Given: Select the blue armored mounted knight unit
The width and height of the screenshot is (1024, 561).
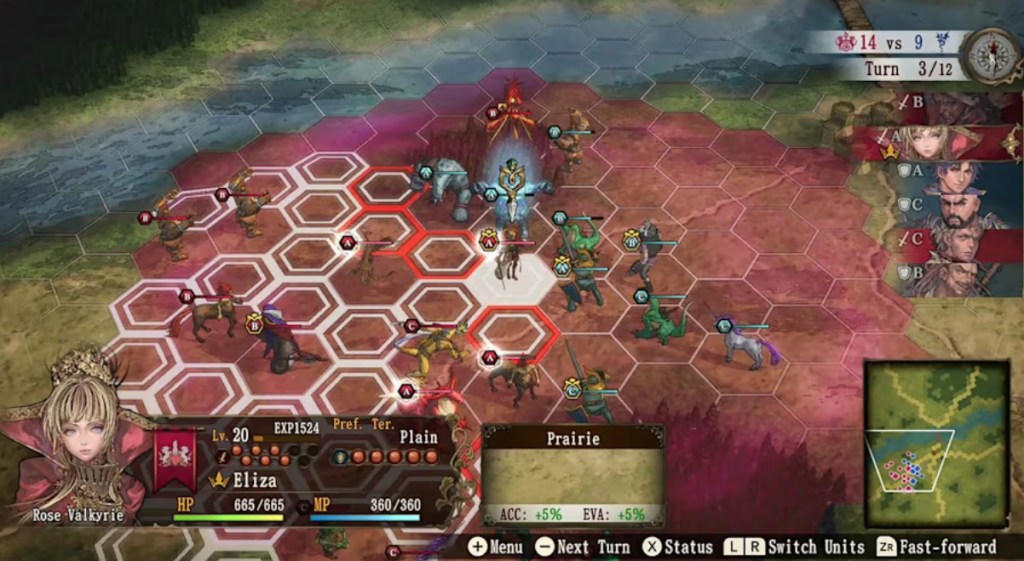Looking at the screenshot, I should pyautogui.click(x=513, y=195).
